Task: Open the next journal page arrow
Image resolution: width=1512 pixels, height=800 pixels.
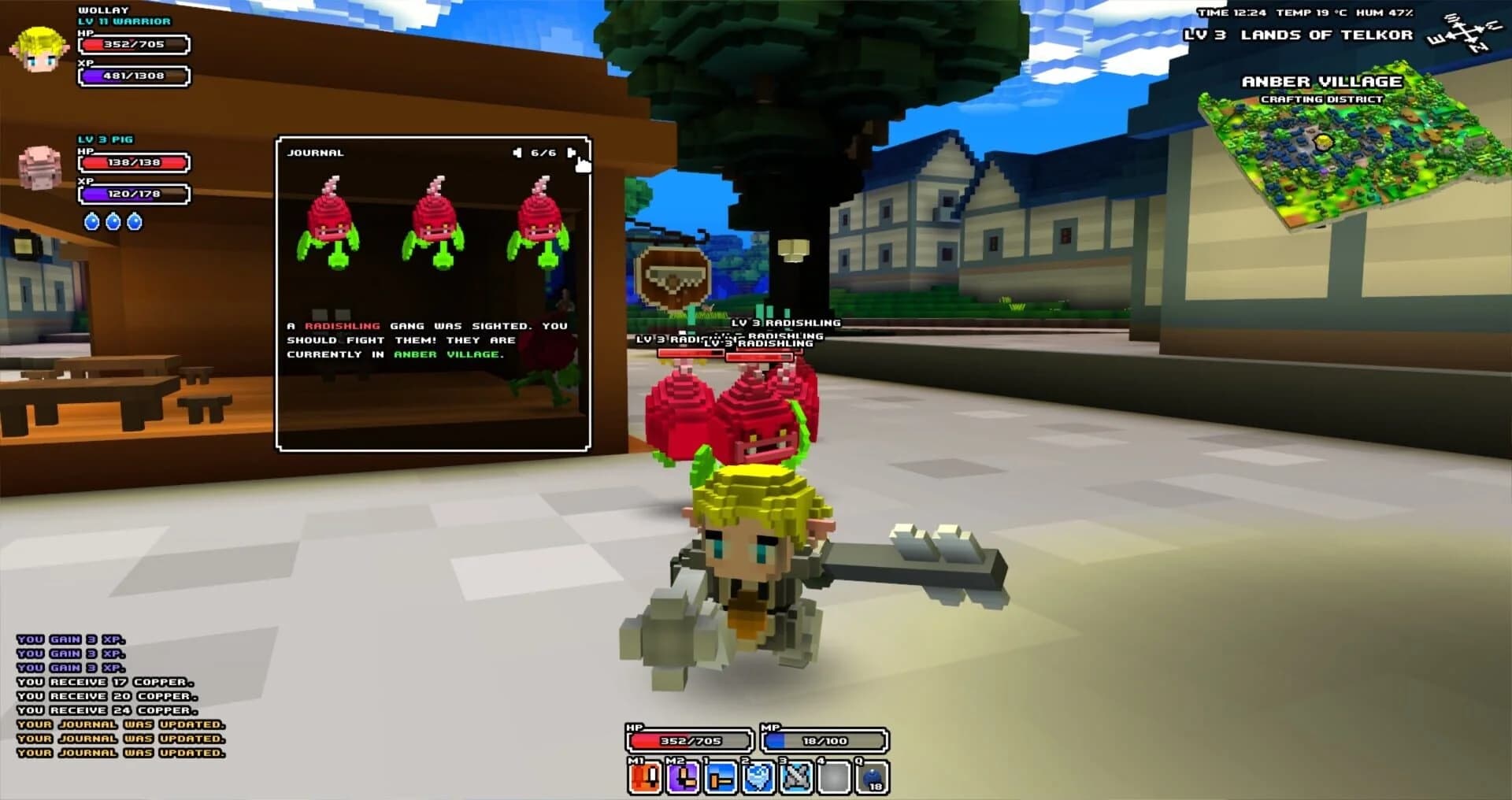Action: [570, 151]
